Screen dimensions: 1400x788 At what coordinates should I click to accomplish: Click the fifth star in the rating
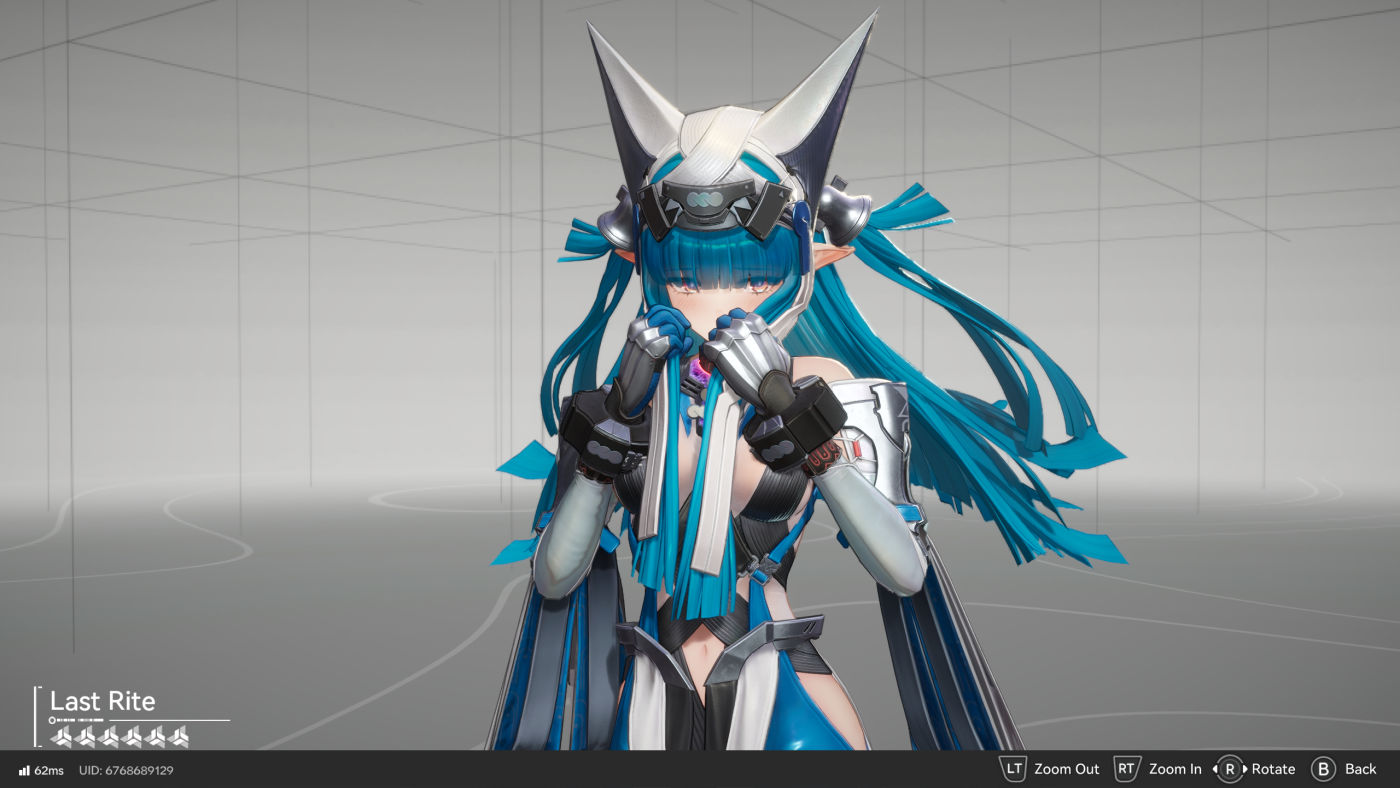point(158,737)
